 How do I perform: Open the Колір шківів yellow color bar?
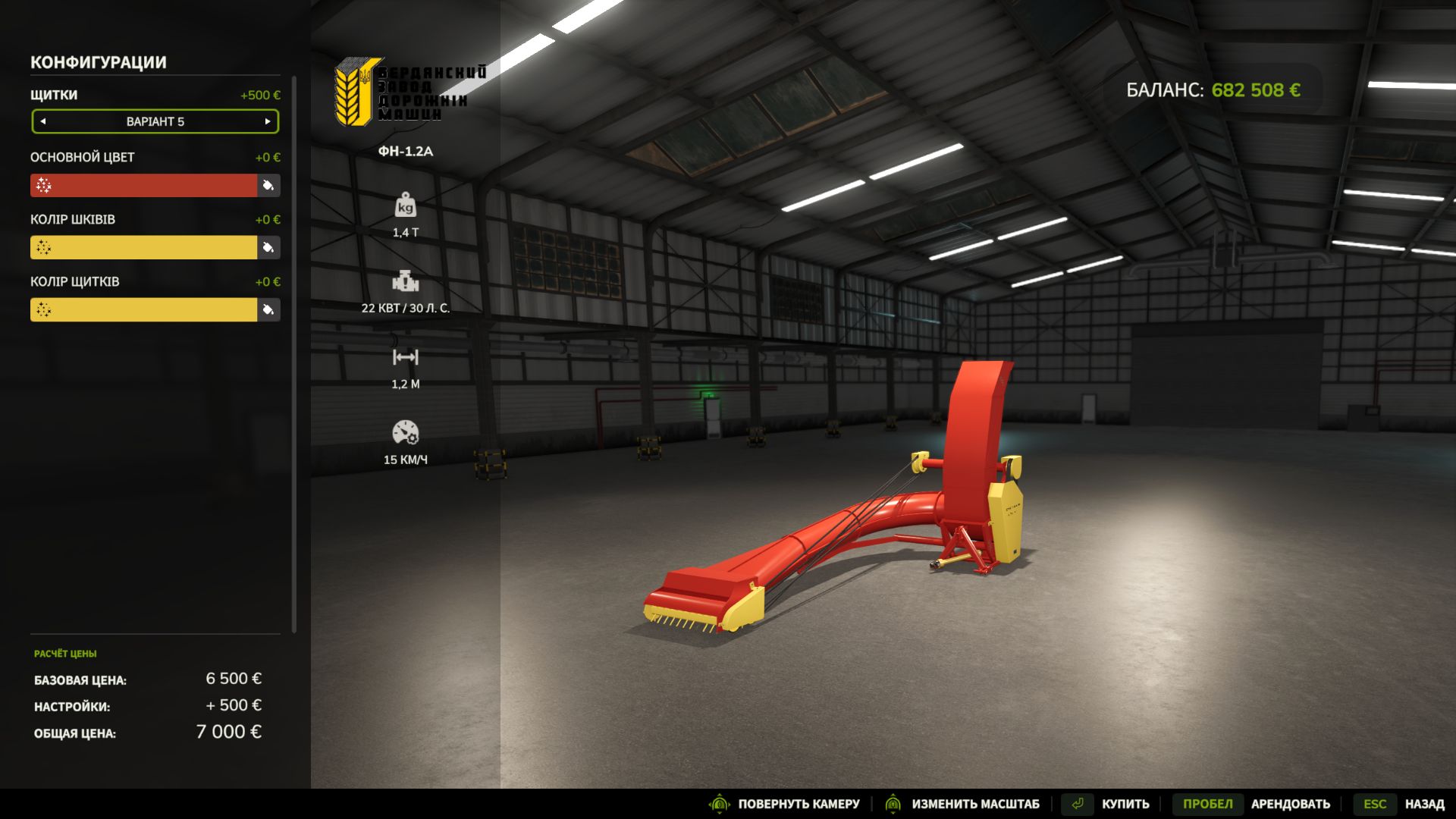(144, 248)
